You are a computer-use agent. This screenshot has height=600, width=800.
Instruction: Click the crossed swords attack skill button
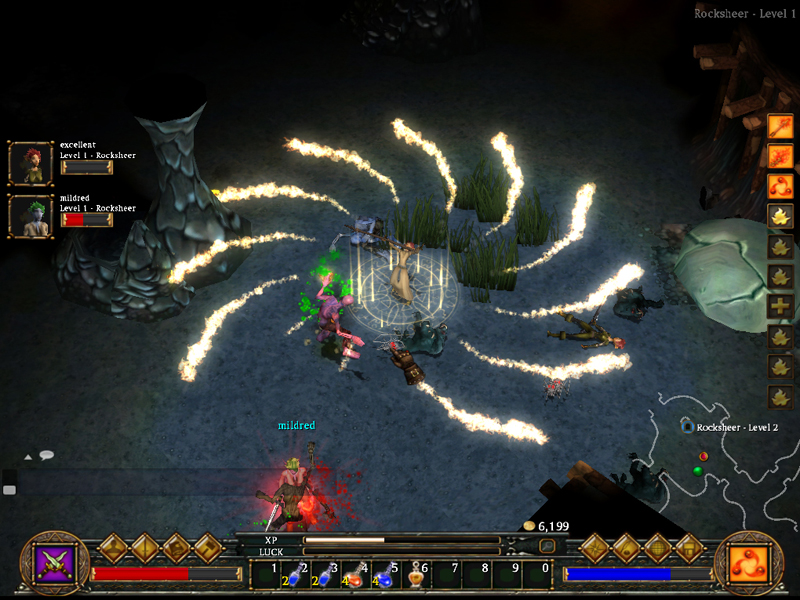pyautogui.click(x=50, y=560)
